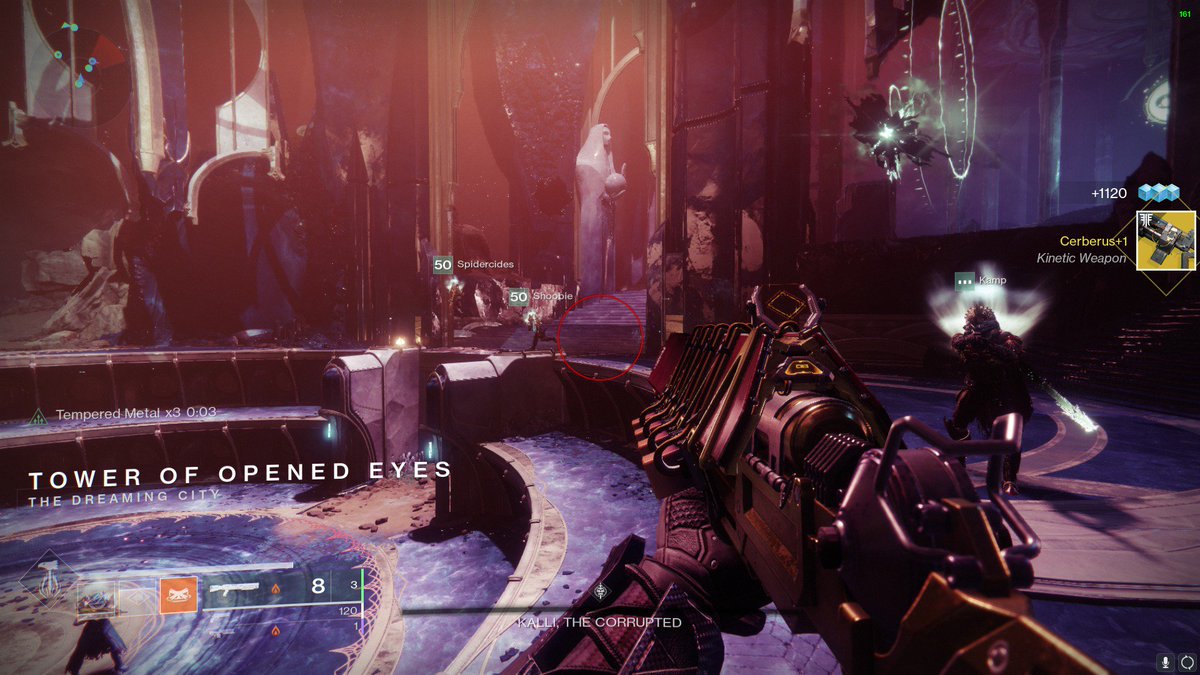The image size is (1200, 675).
Task: Click the circular arrows overlay button
Action: (1187, 661)
